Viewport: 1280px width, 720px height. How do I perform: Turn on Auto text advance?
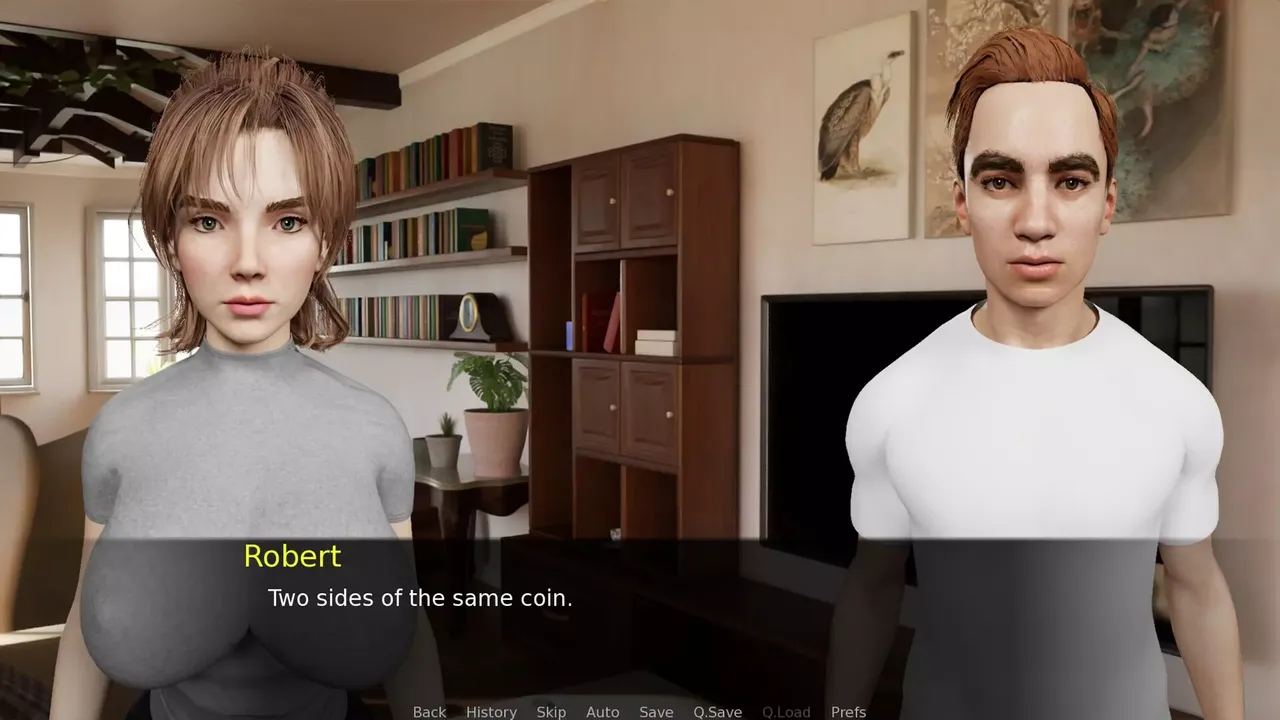(x=603, y=712)
